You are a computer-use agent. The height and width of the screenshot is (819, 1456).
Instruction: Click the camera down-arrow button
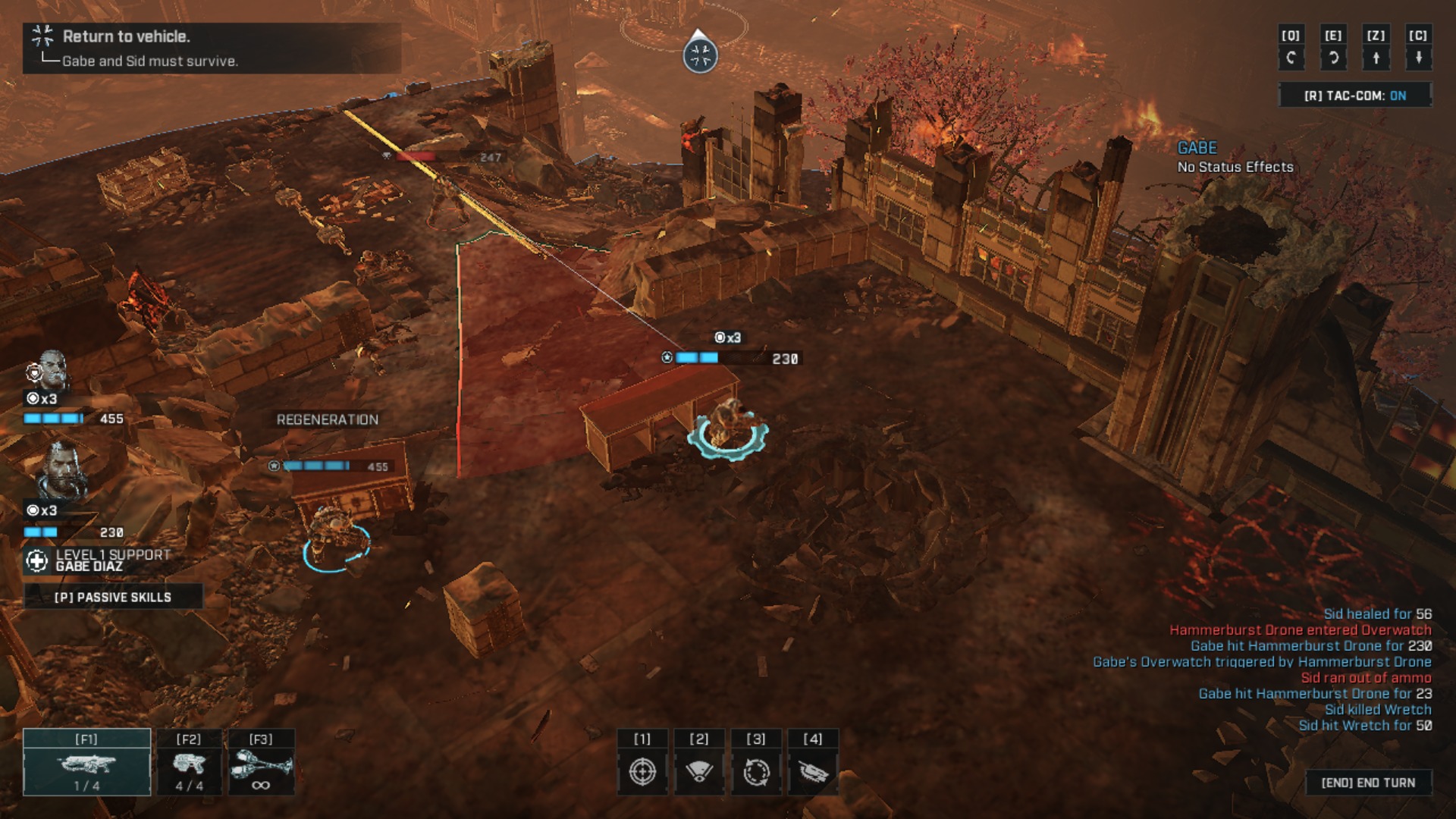tap(1418, 57)
